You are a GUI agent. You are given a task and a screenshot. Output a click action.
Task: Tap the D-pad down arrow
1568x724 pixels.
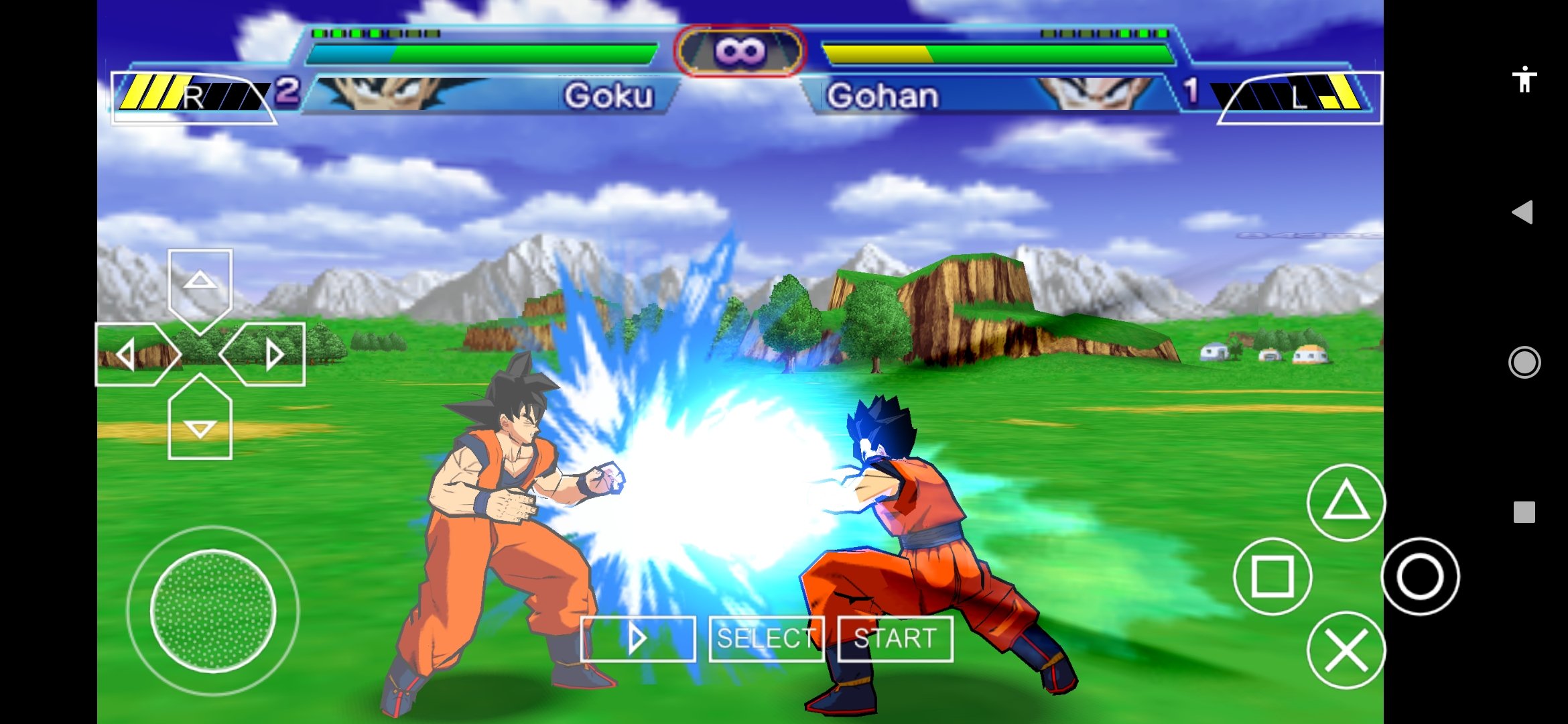click(x=200, y=426)
